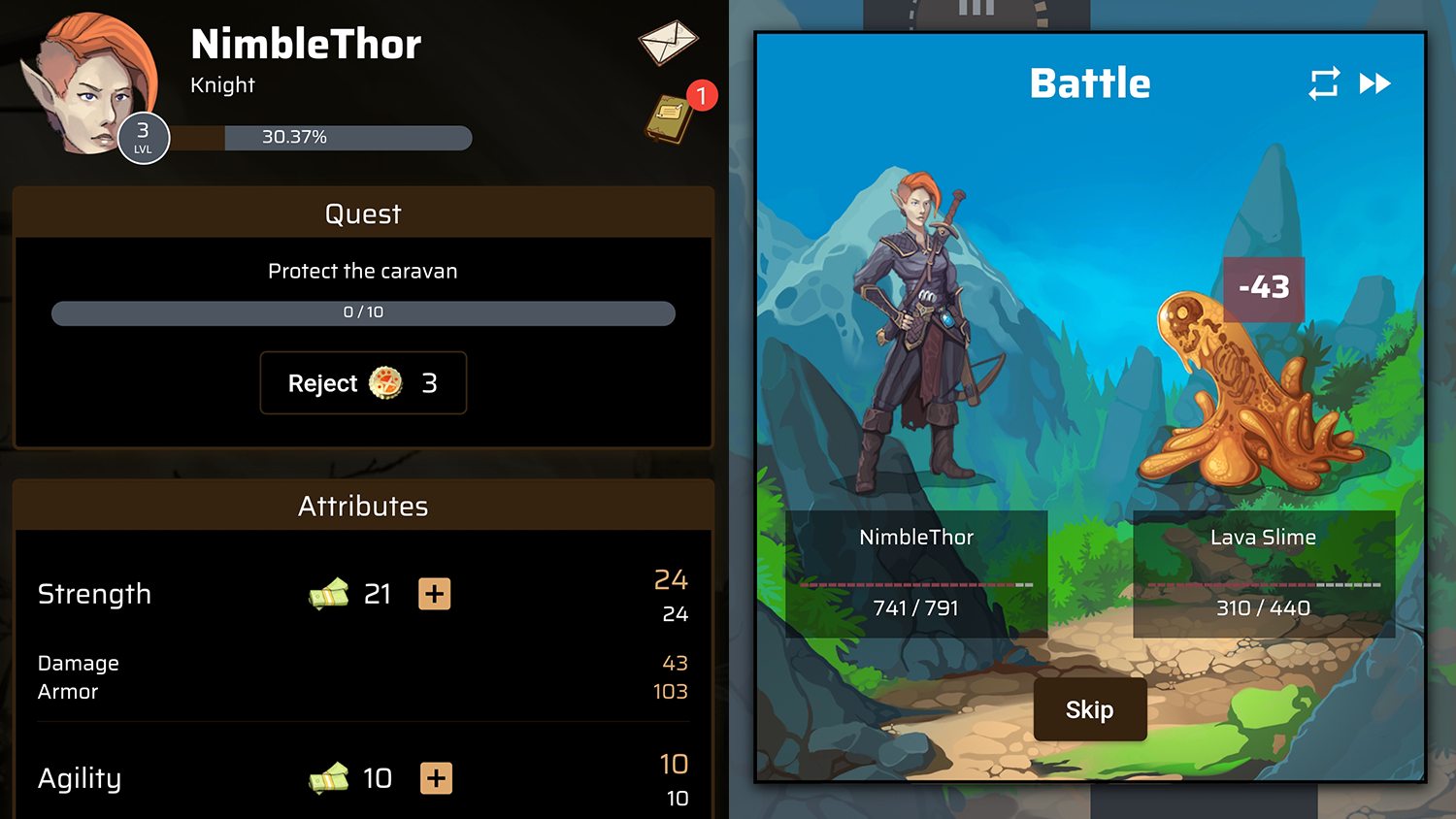
Task: Increase Strength with the plus button
Action: [x=435, y=594]
